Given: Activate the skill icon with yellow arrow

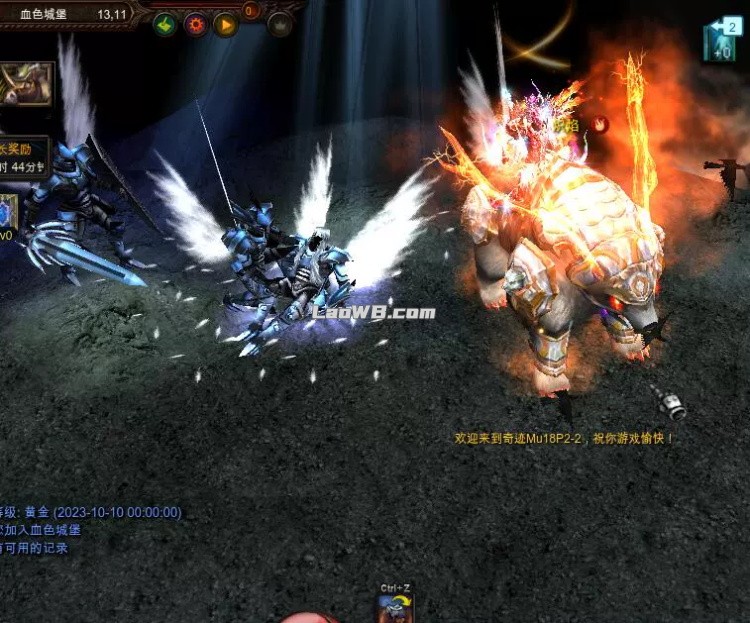Looking at the screenshot, I should pos(395,608).
